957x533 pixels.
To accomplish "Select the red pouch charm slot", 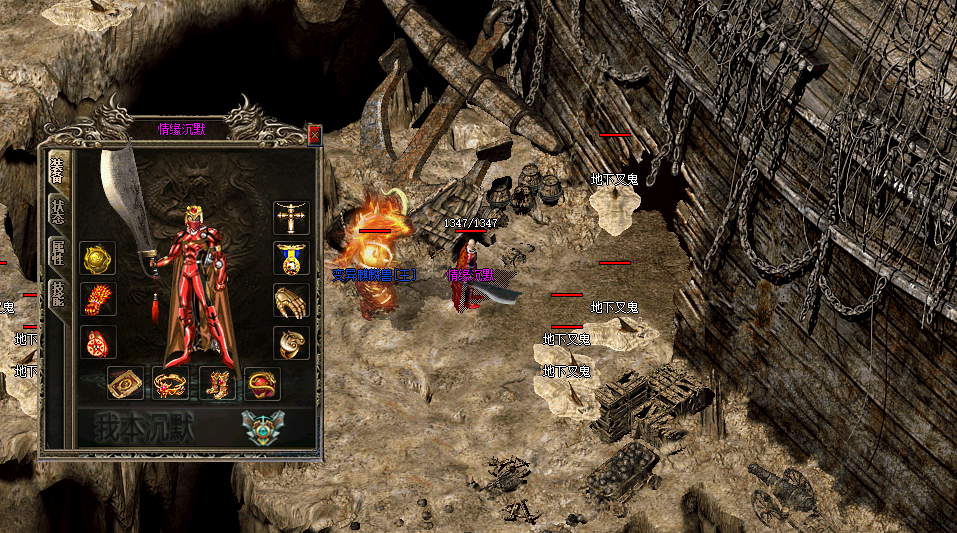I will pyautogui.click(x=98, y=342).
